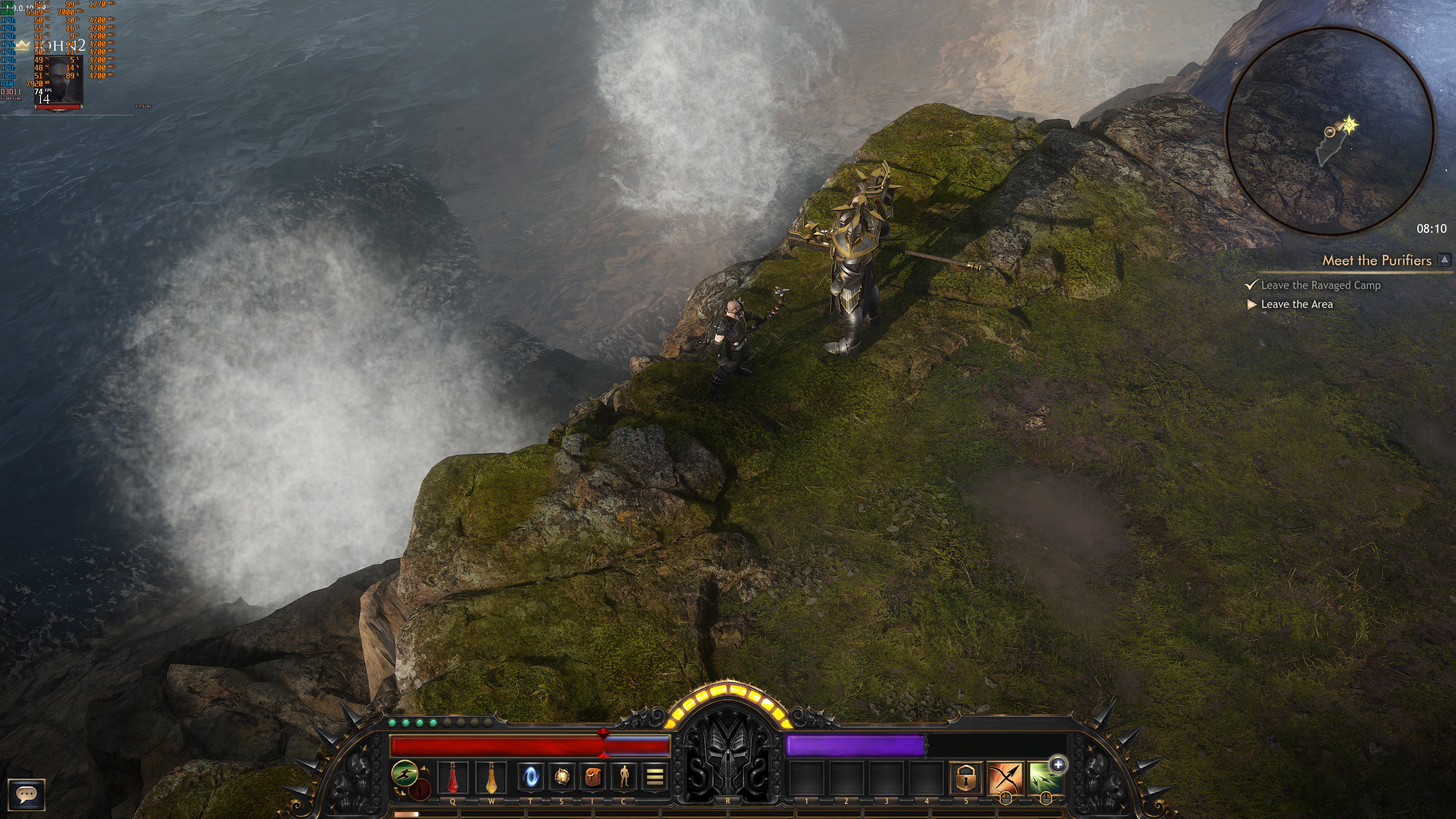1456x819 pixels.
Task: Activate the blue town portal icon
Action: point(530,778)
